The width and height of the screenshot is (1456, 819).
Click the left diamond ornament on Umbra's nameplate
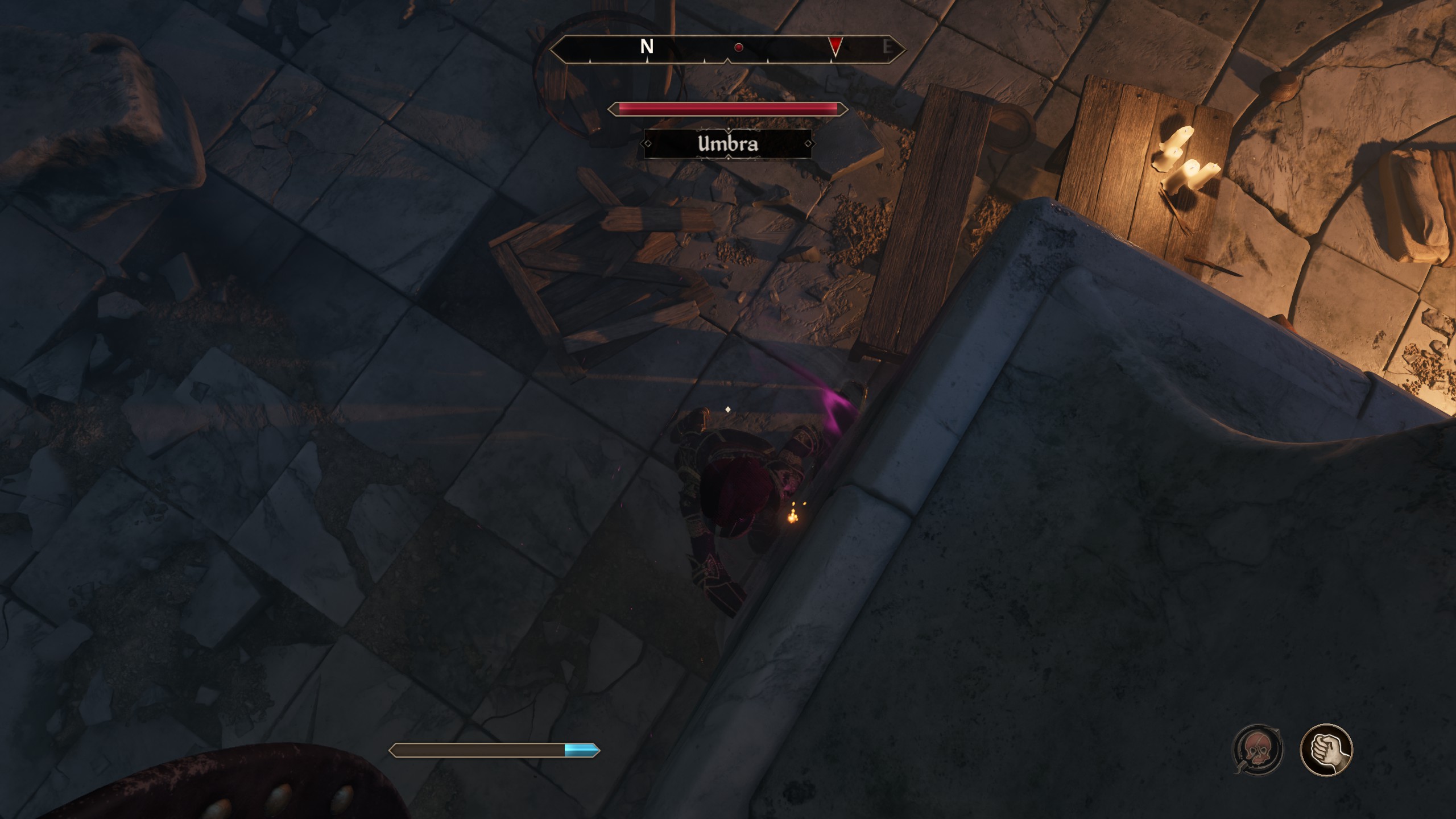click(x=648, y=144)
